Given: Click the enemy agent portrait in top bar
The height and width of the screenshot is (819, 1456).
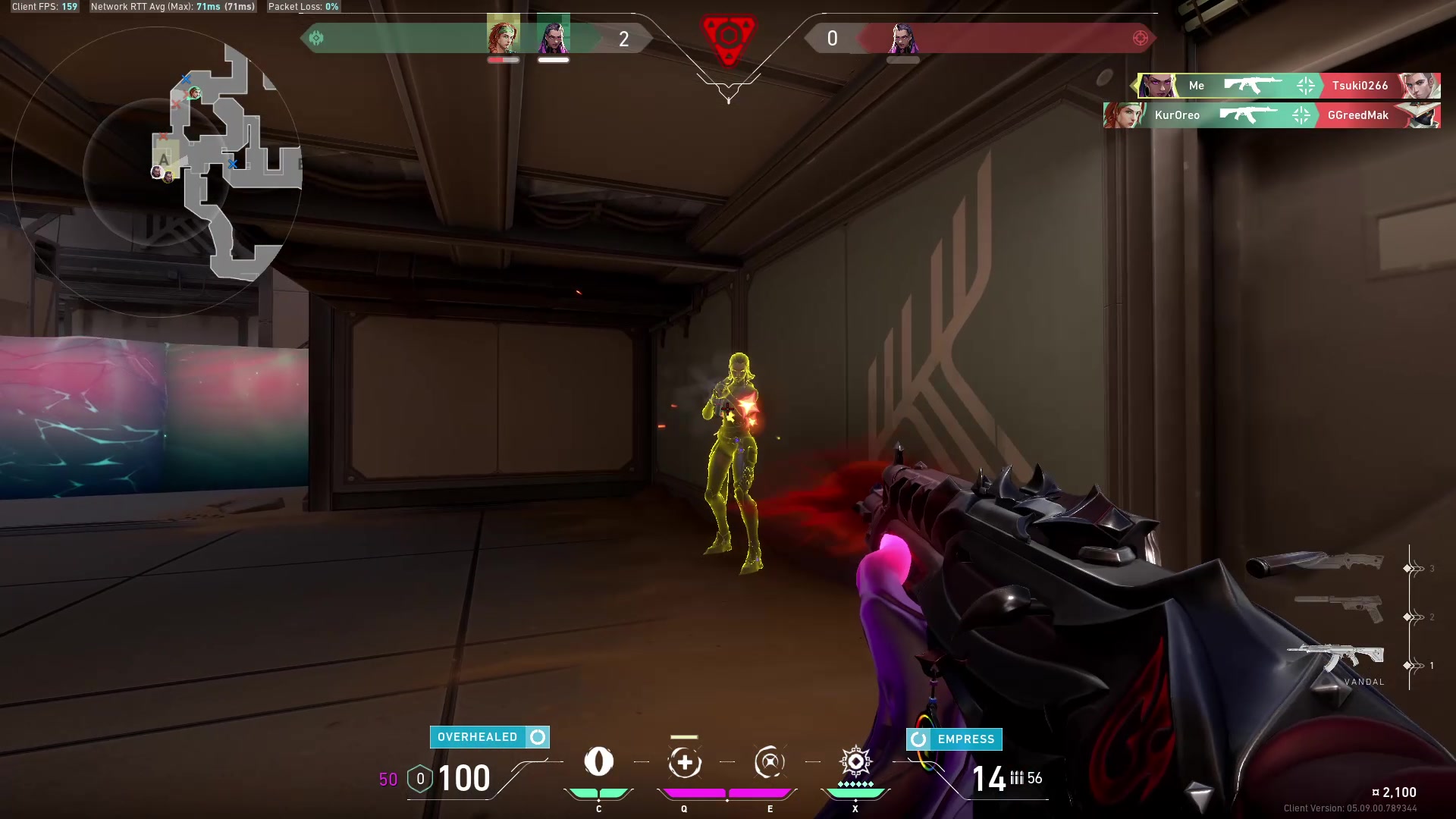Looking at the screenshot, I should (x=902, y=38).
